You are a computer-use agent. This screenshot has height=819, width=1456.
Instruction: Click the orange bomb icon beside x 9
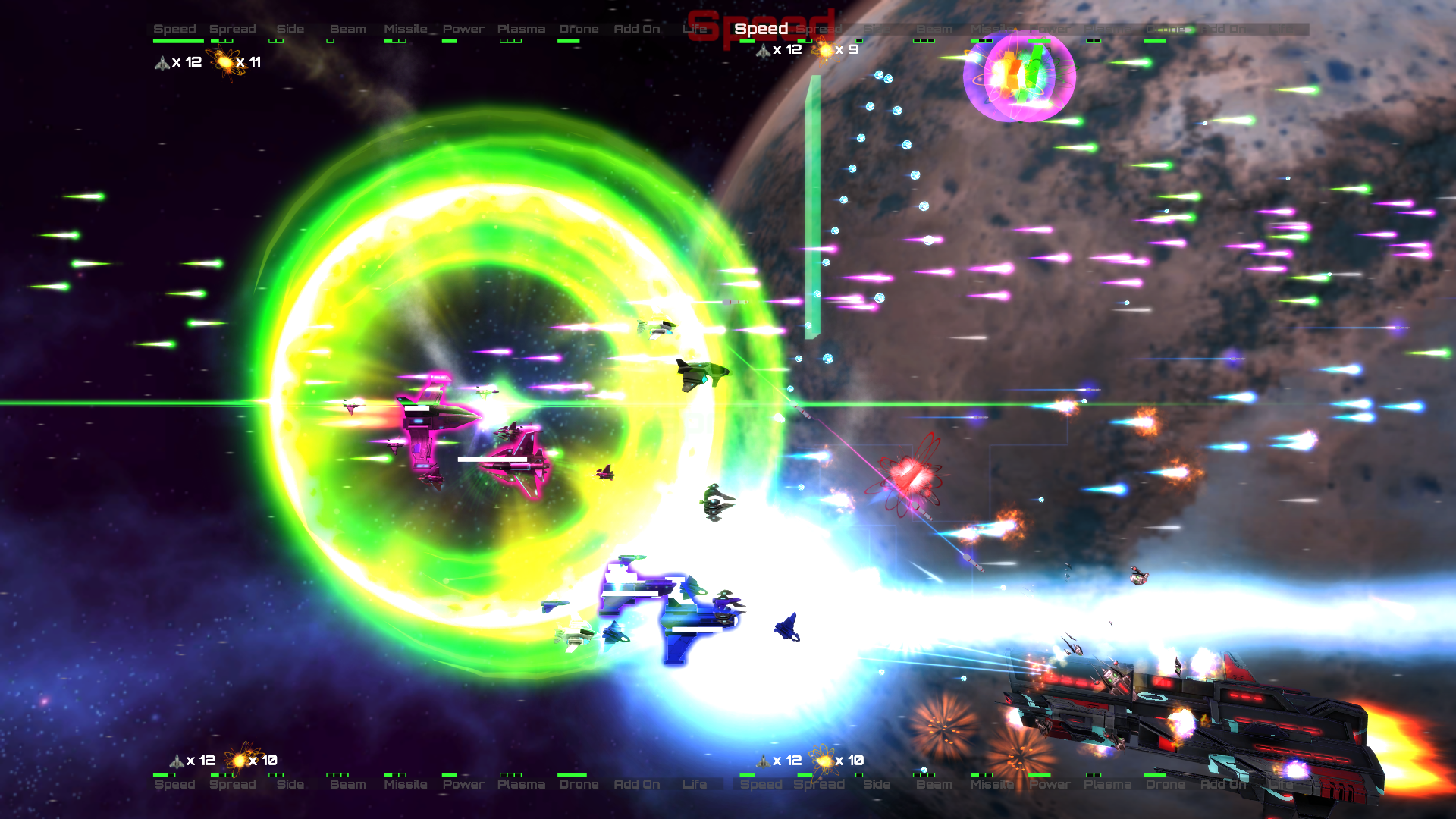coord(824,49)
